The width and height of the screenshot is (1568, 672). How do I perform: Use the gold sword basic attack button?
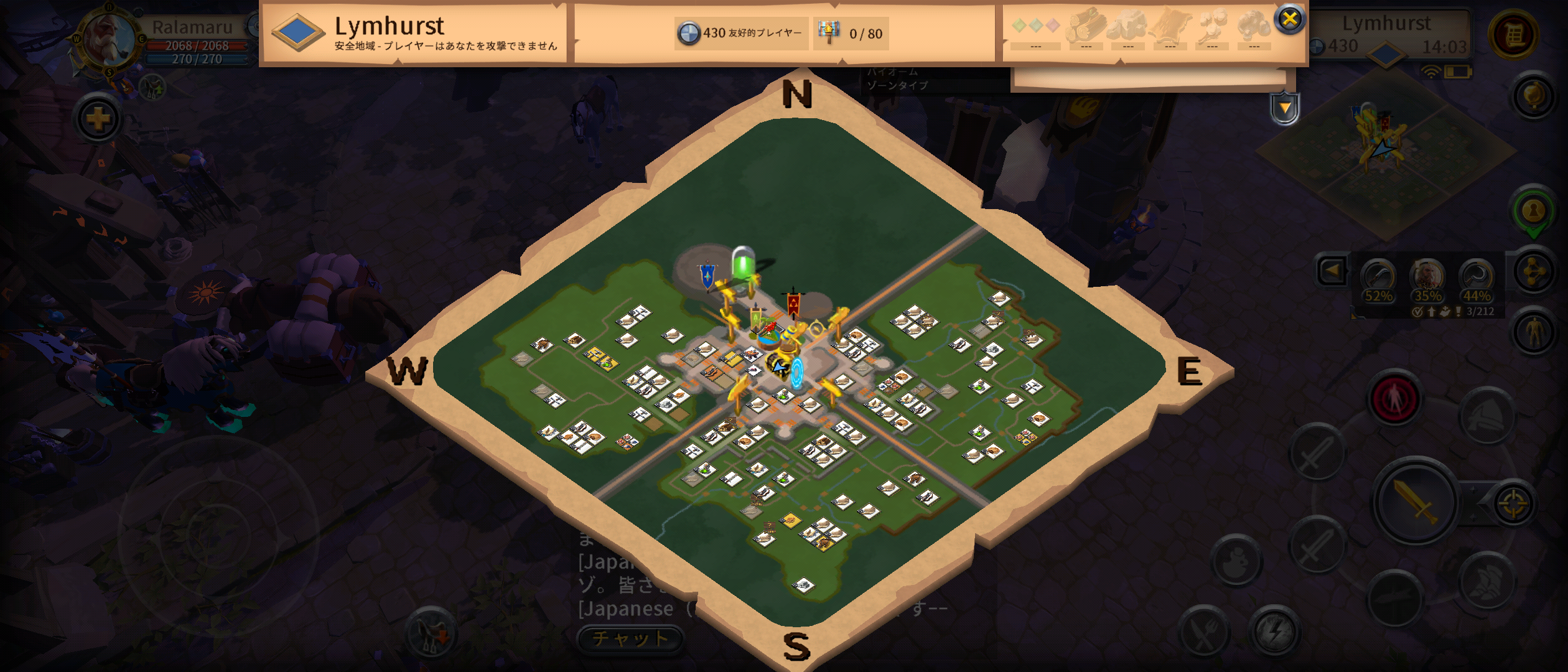pos(1415,501)
